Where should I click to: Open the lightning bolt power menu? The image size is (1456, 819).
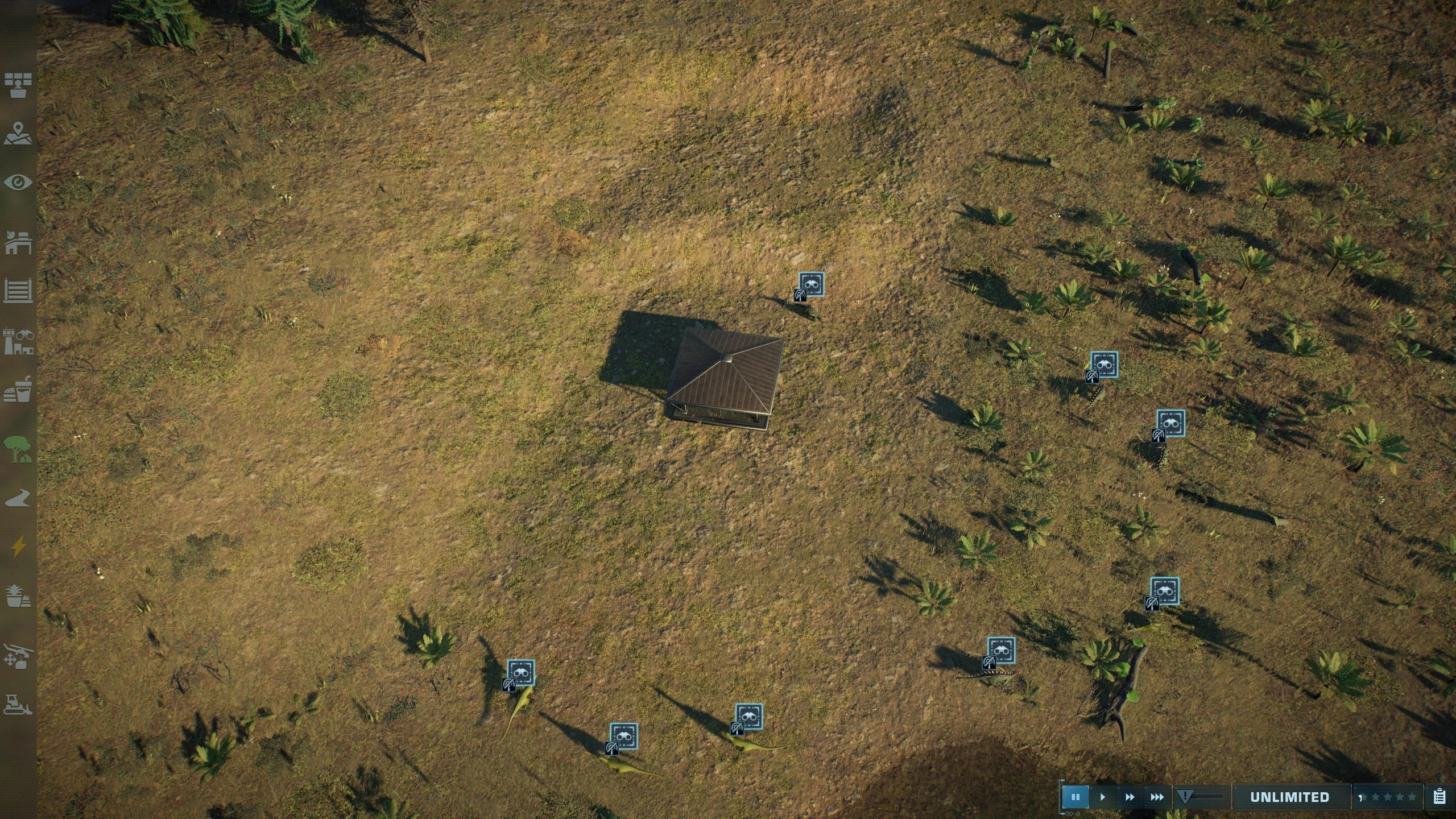pyautogui.click(x=18, y=547)
